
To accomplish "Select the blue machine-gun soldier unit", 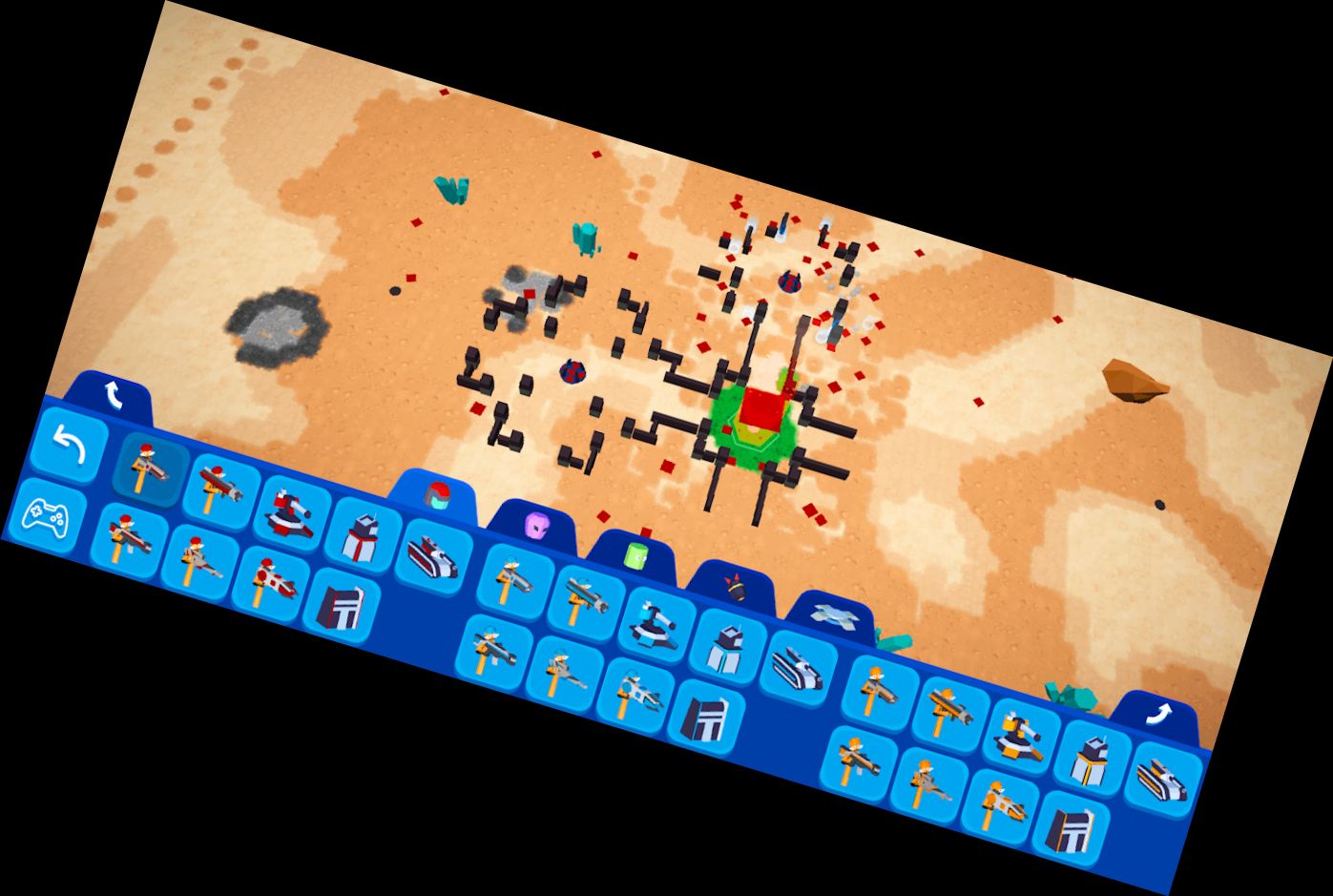I will coord(490,651).
